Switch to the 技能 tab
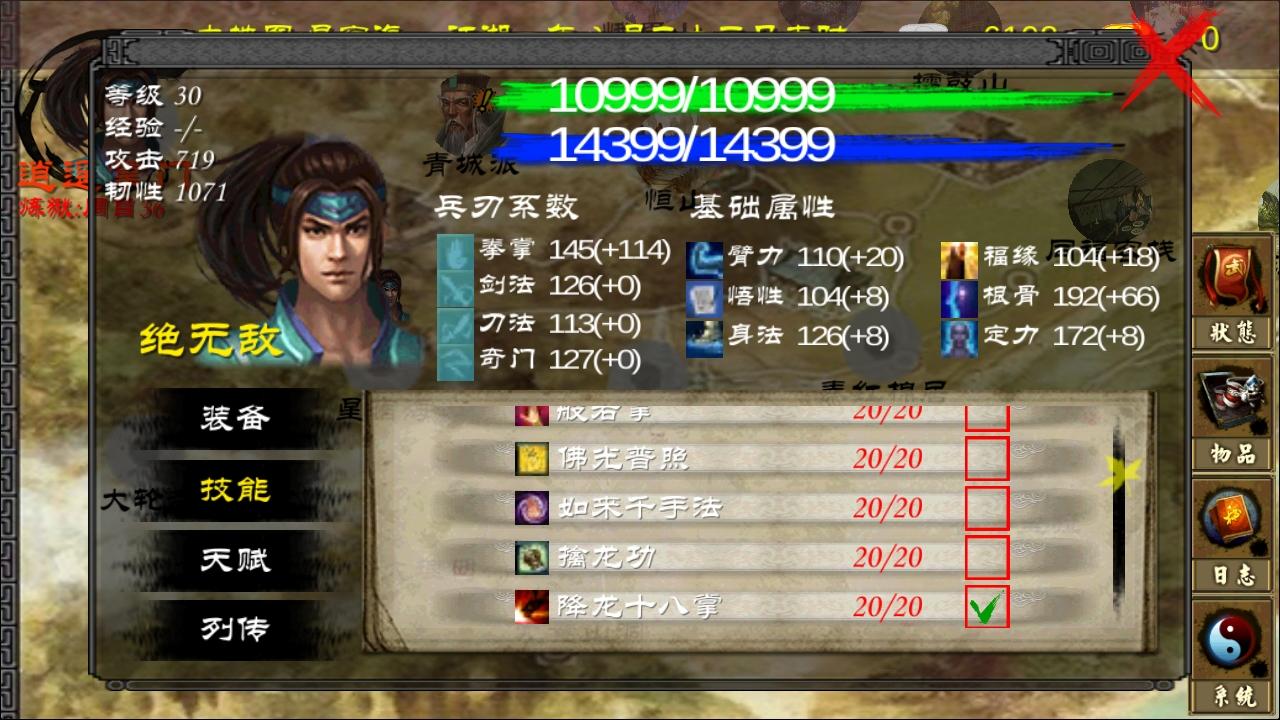1280x720 pixels. [x=235, y=490]
